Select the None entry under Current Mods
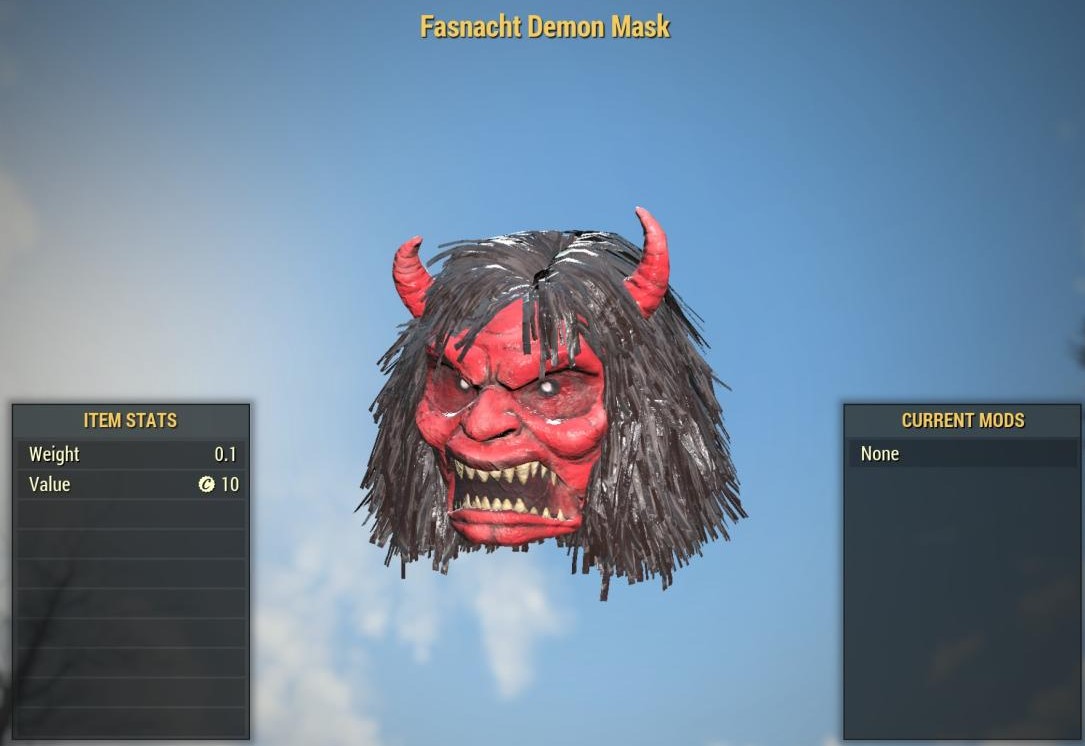This screenshot has width=1085, height=746. pyautogui.click(x=962, y=454)
